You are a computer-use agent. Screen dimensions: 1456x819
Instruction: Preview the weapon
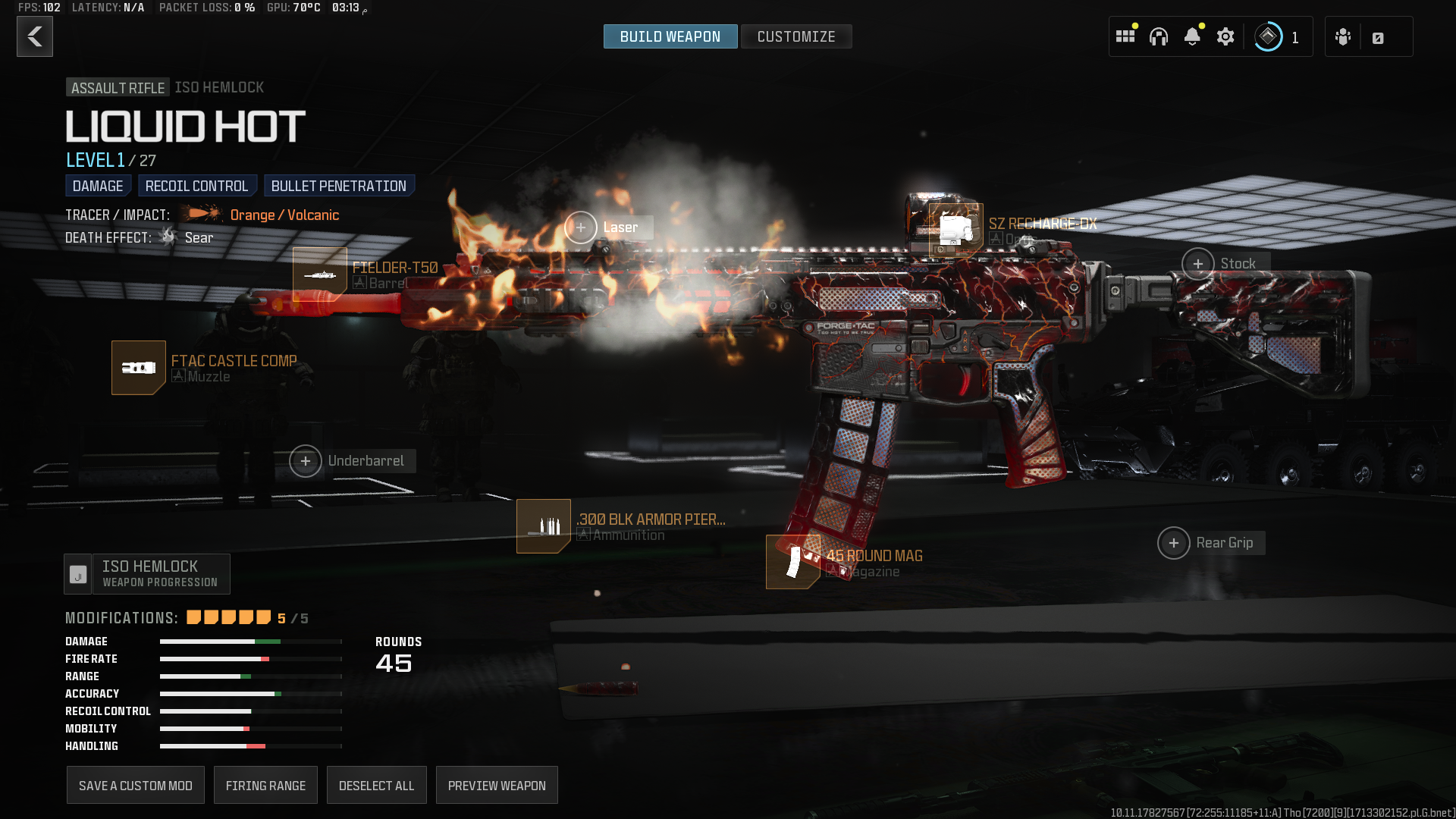click(x=497, y=786)
